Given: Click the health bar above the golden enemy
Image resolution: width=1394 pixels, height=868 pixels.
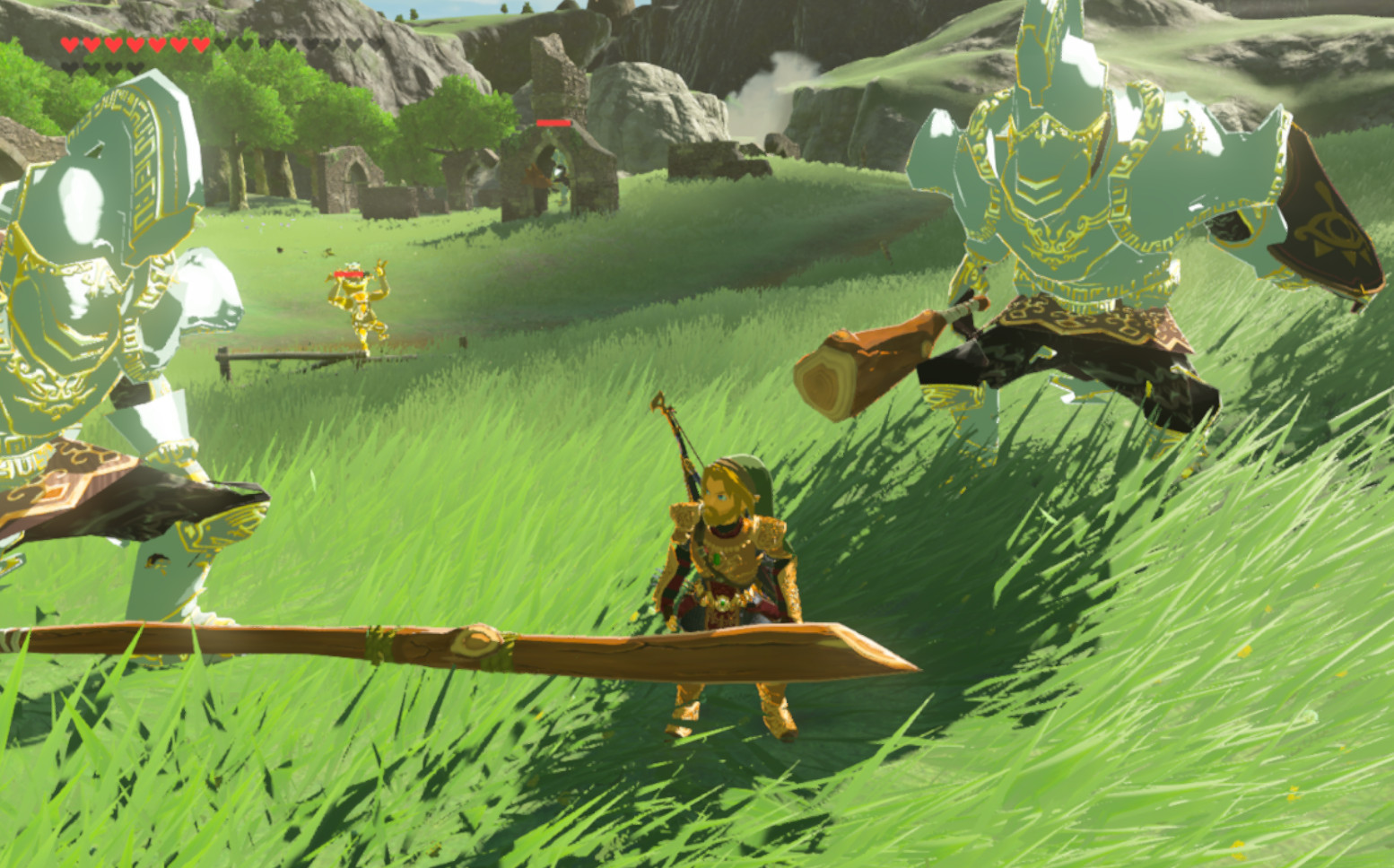Looking at the screenshot, I should 350,272.
